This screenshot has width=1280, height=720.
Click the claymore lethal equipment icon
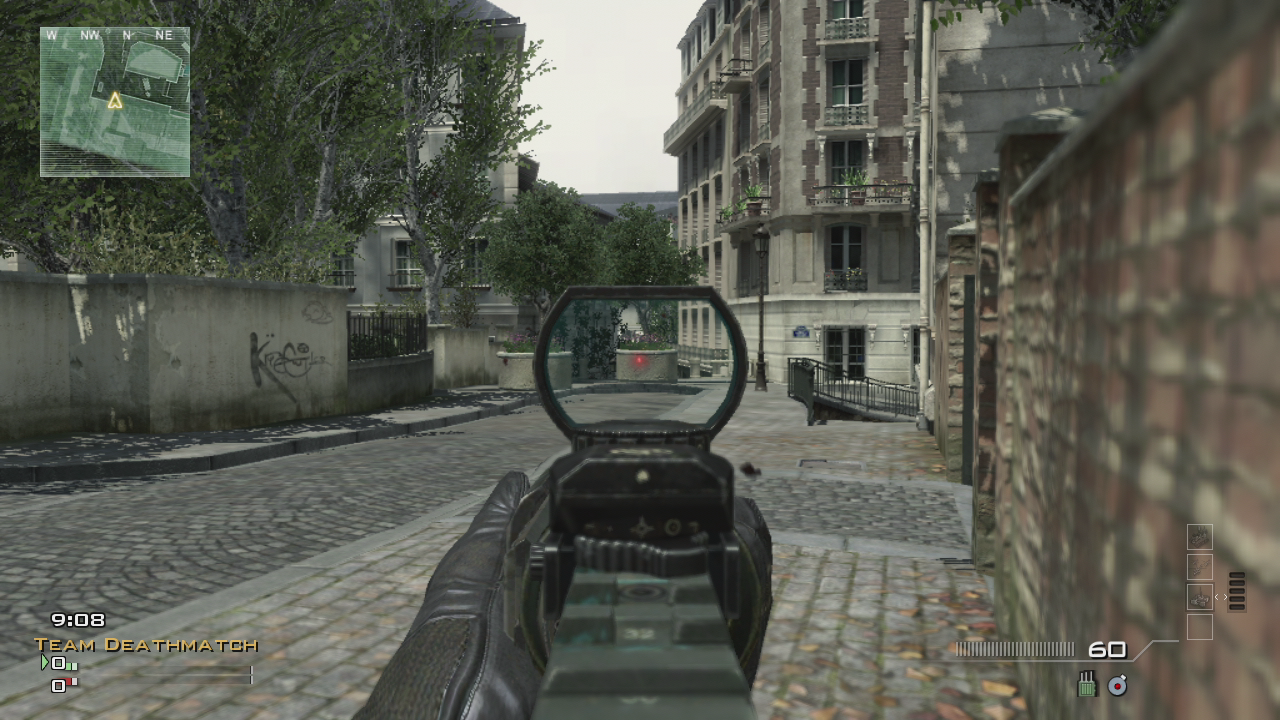pyautogui.click(x=1086, y=684)
